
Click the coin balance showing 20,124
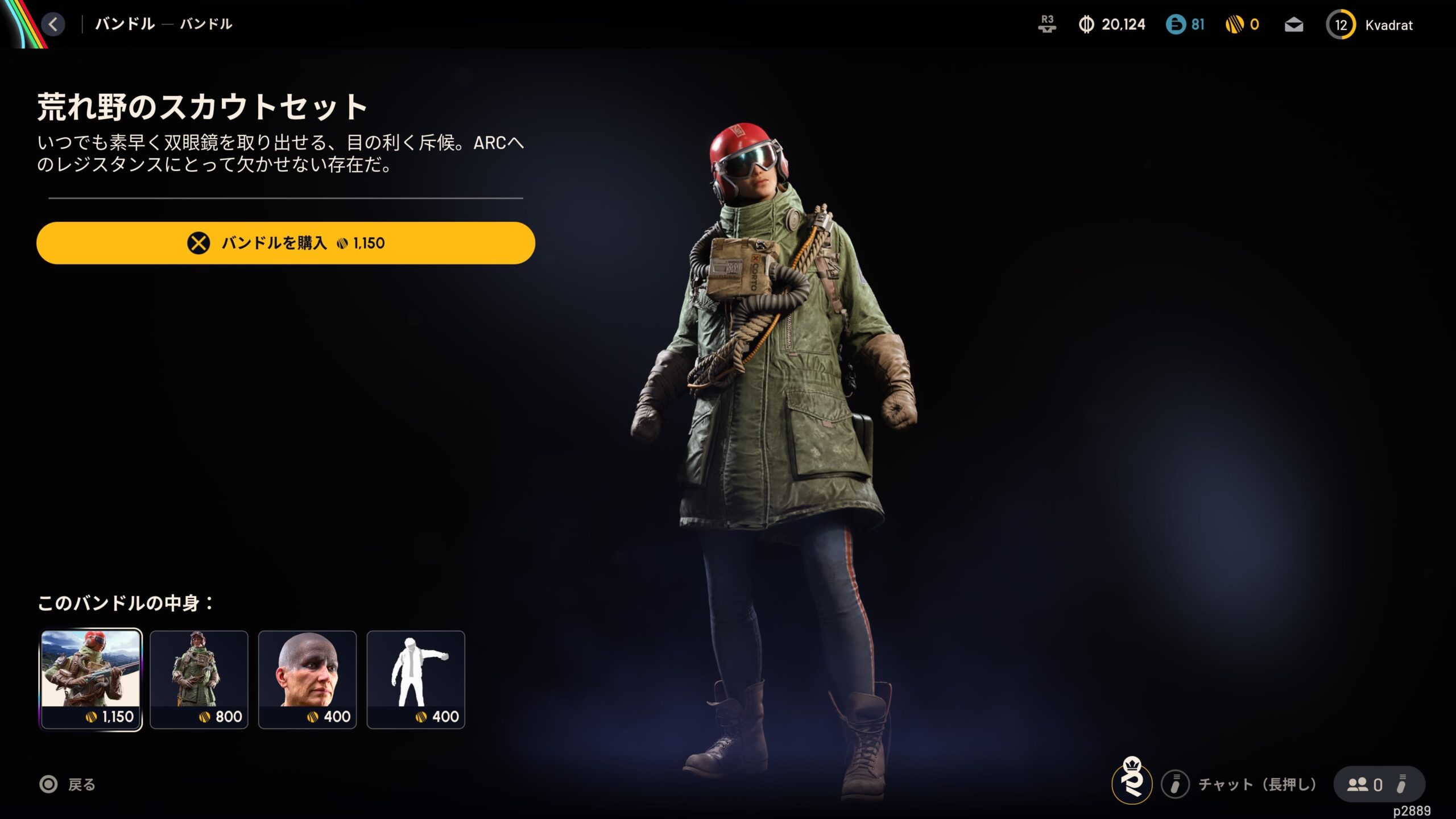[1112, 24]
